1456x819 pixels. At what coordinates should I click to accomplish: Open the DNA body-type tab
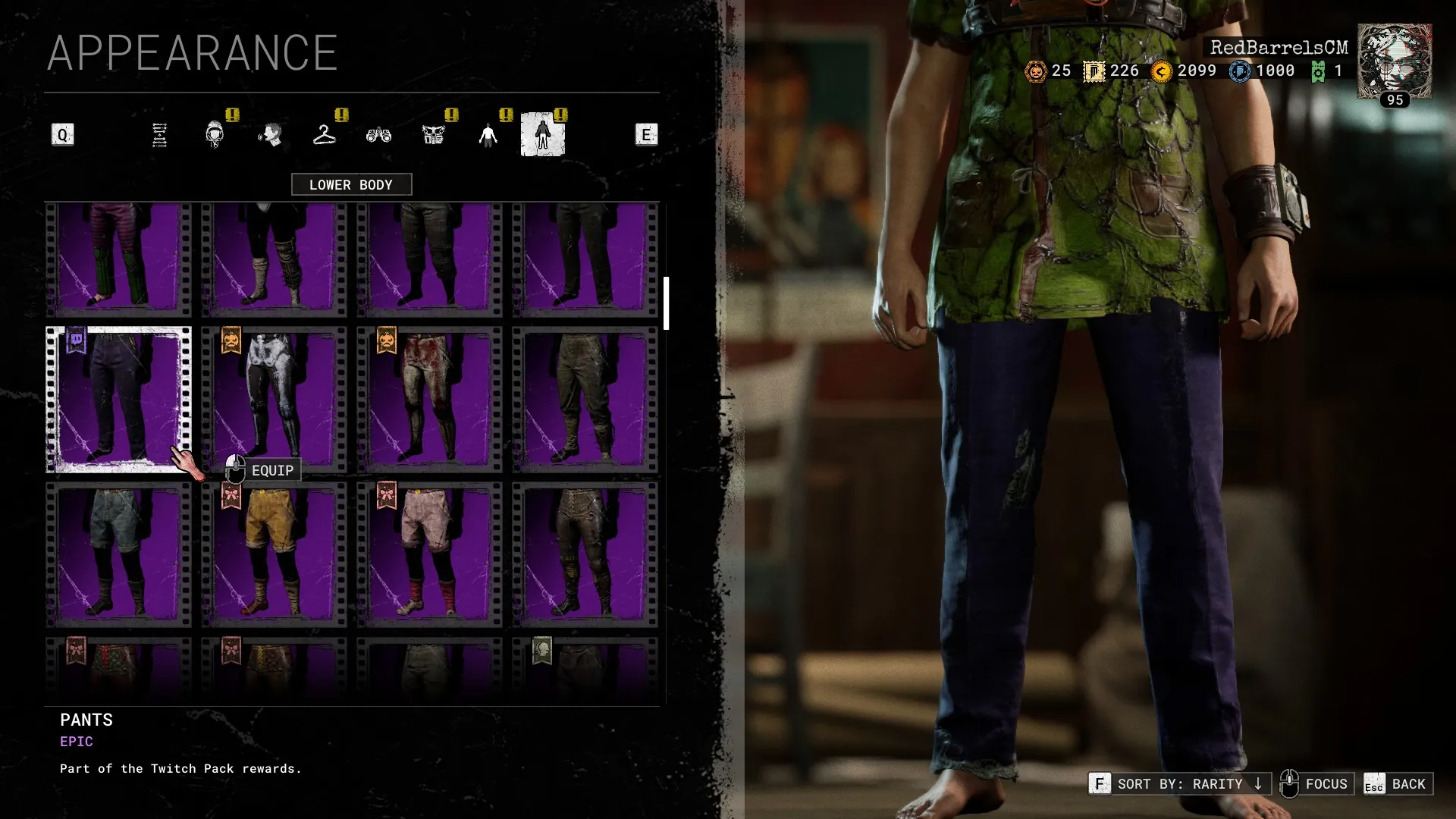coord(159,135)
